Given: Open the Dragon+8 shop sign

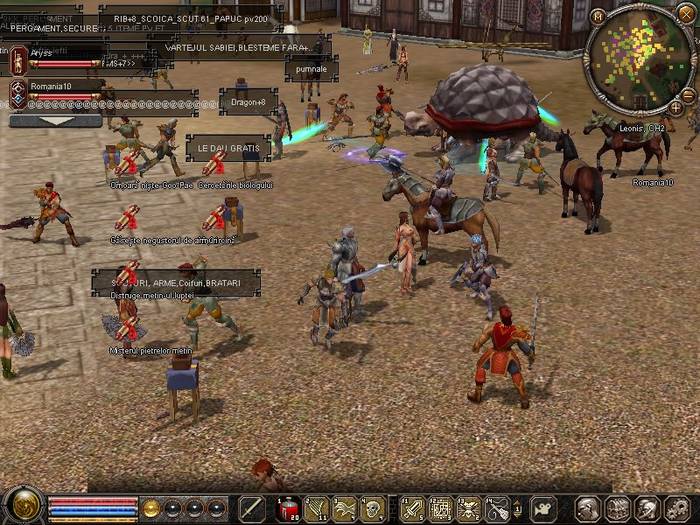Looking at the screenshot, I should 248,102.
